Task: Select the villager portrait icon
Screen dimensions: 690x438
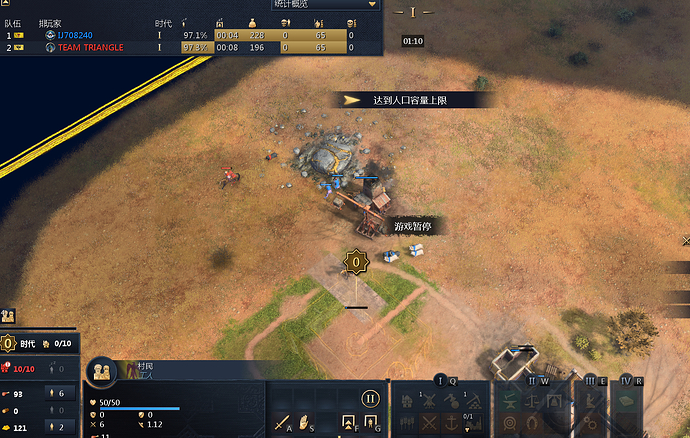Action: coord(102,372)
